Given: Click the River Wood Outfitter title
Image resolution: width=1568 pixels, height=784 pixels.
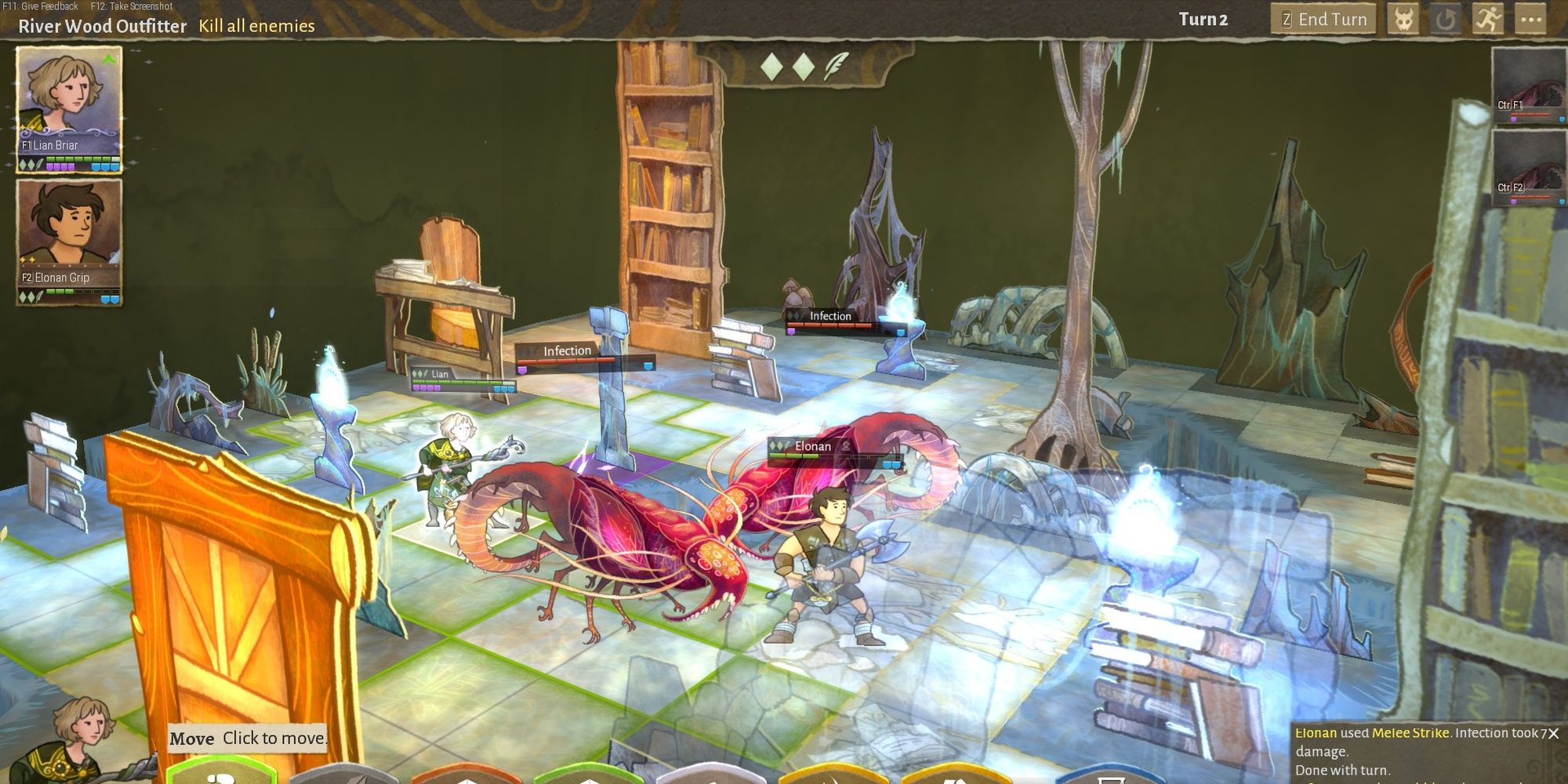Looking at the screenshot, I should coord(102,25).
